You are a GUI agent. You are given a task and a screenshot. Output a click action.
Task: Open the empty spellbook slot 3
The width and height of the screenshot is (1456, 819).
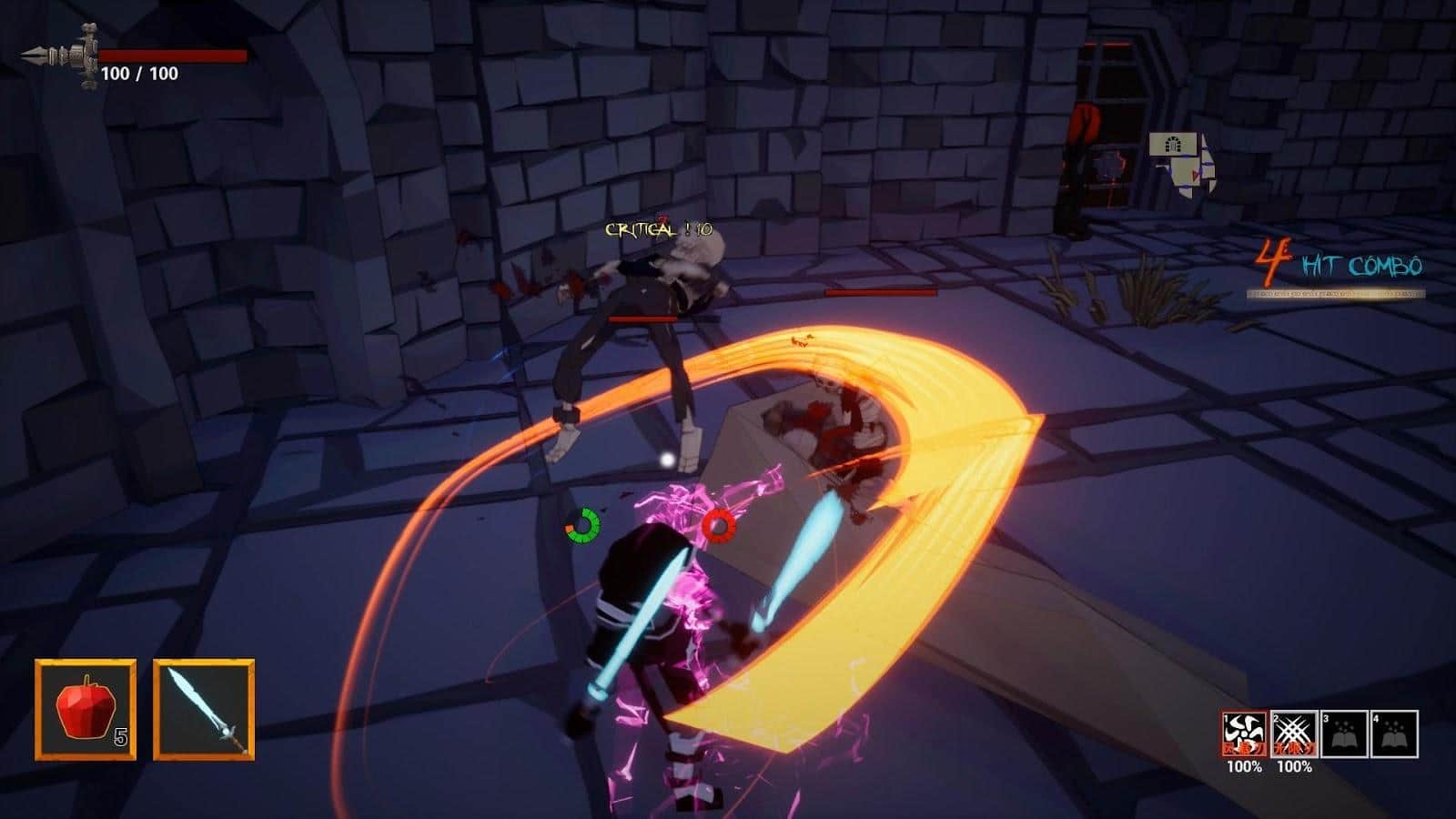tap(1344, 734)
